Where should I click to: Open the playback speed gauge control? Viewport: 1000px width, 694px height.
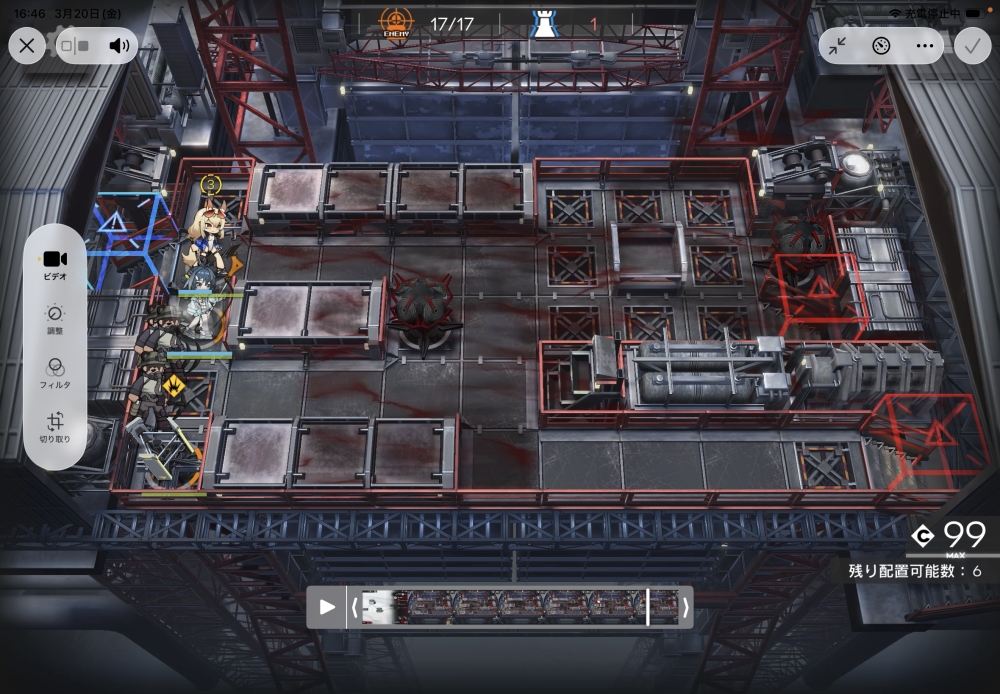881,45
